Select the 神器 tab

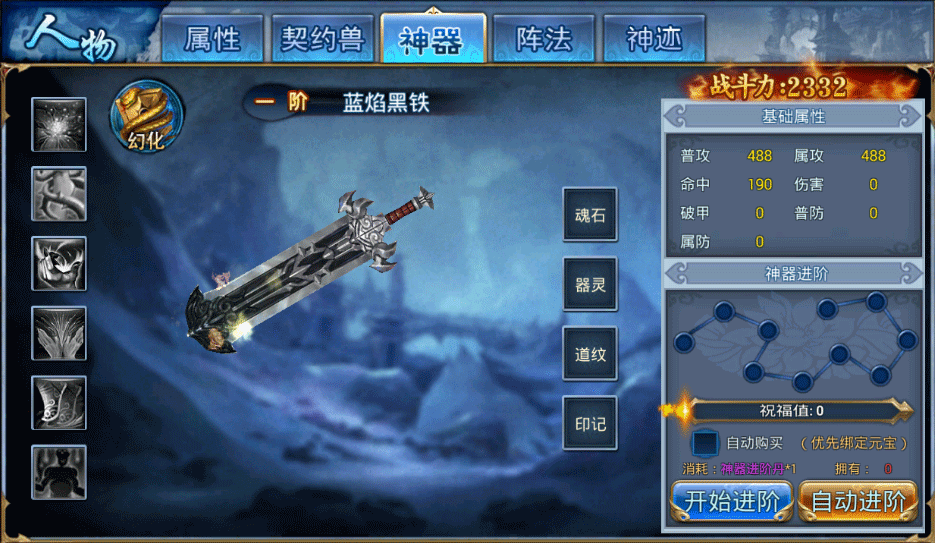(x=432, y=39)
